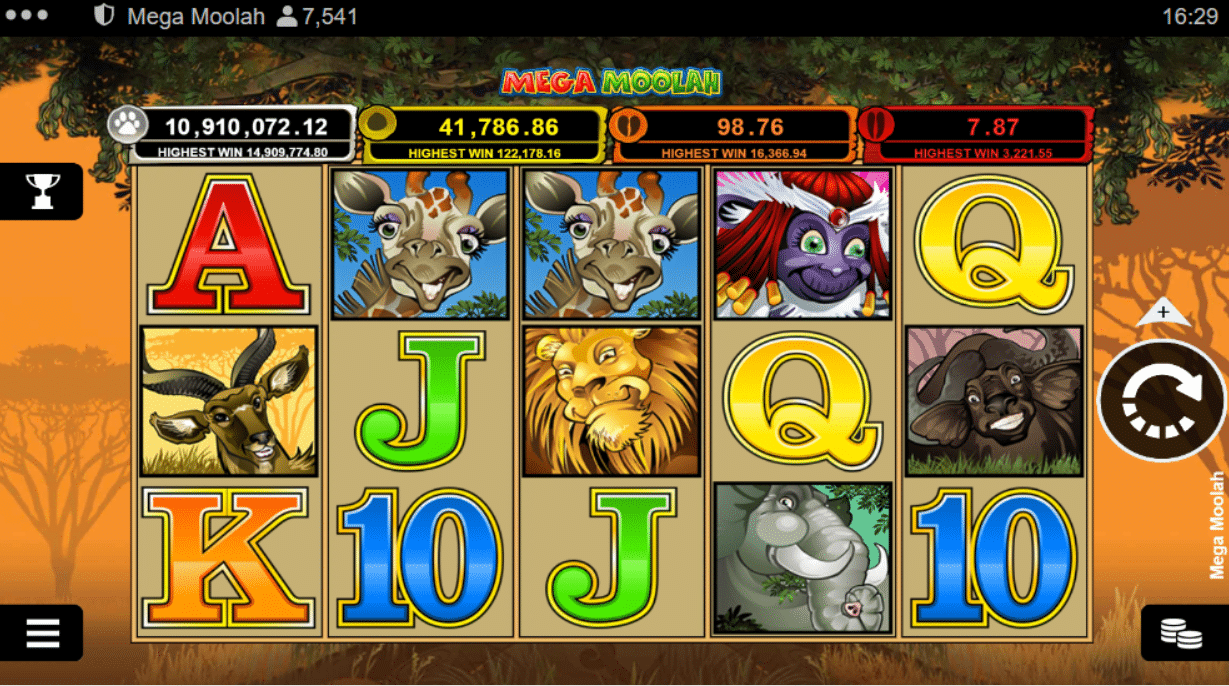1229x686 pixels.
Task: Open the hamburger menu
Action: click(42, 632)
